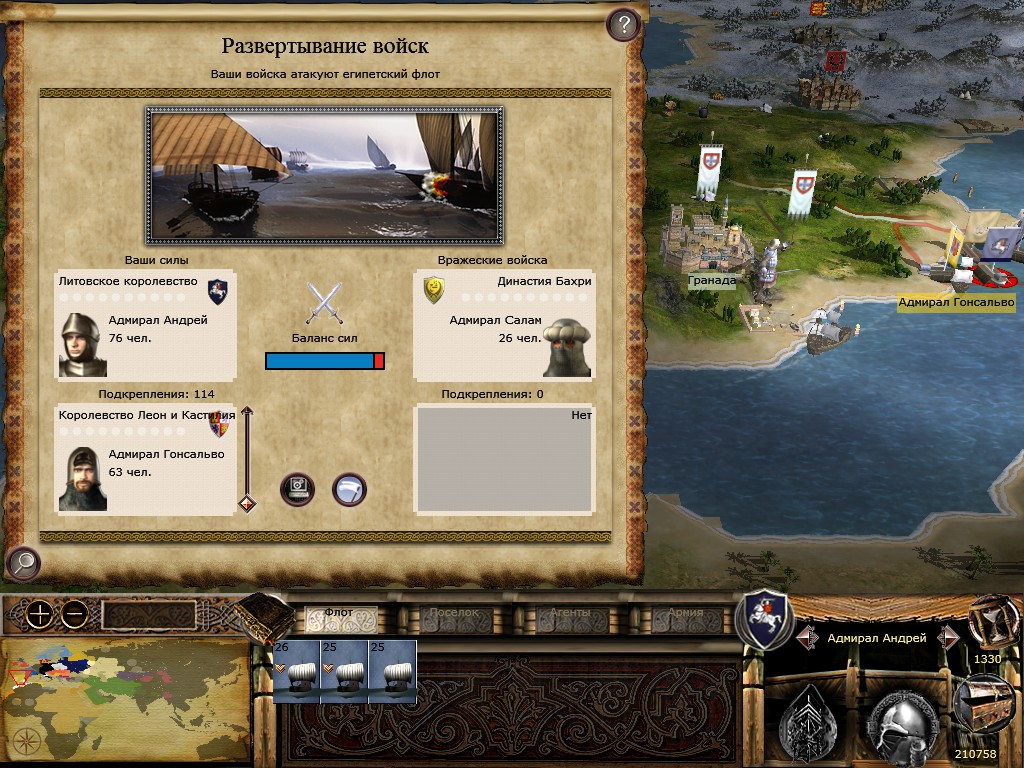Screen dimensions: 1024x768
Task: Zoom in the minimap with plus button
Action: tap(39, 615)
